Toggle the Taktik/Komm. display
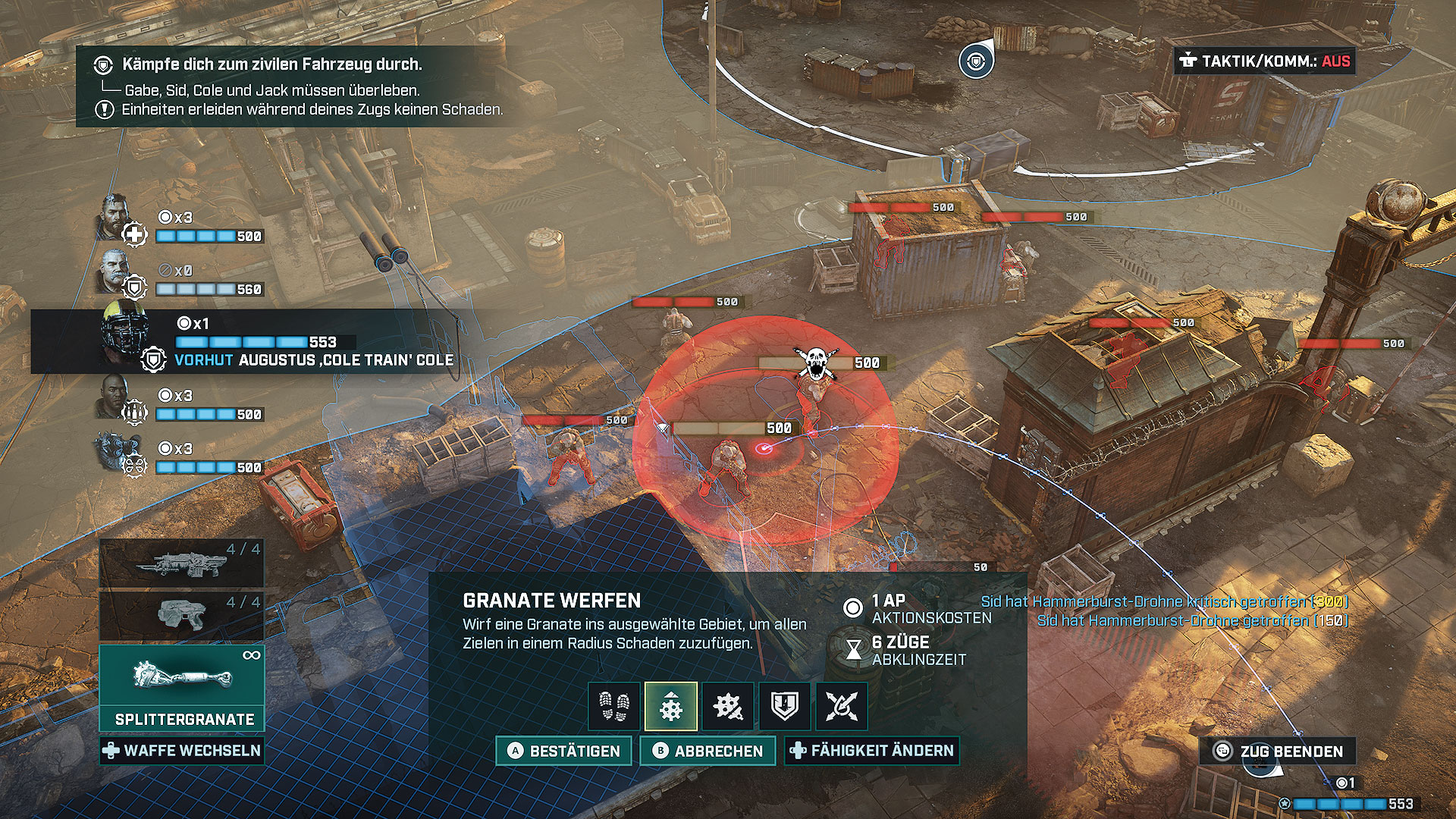 (x=1264, y=61)
